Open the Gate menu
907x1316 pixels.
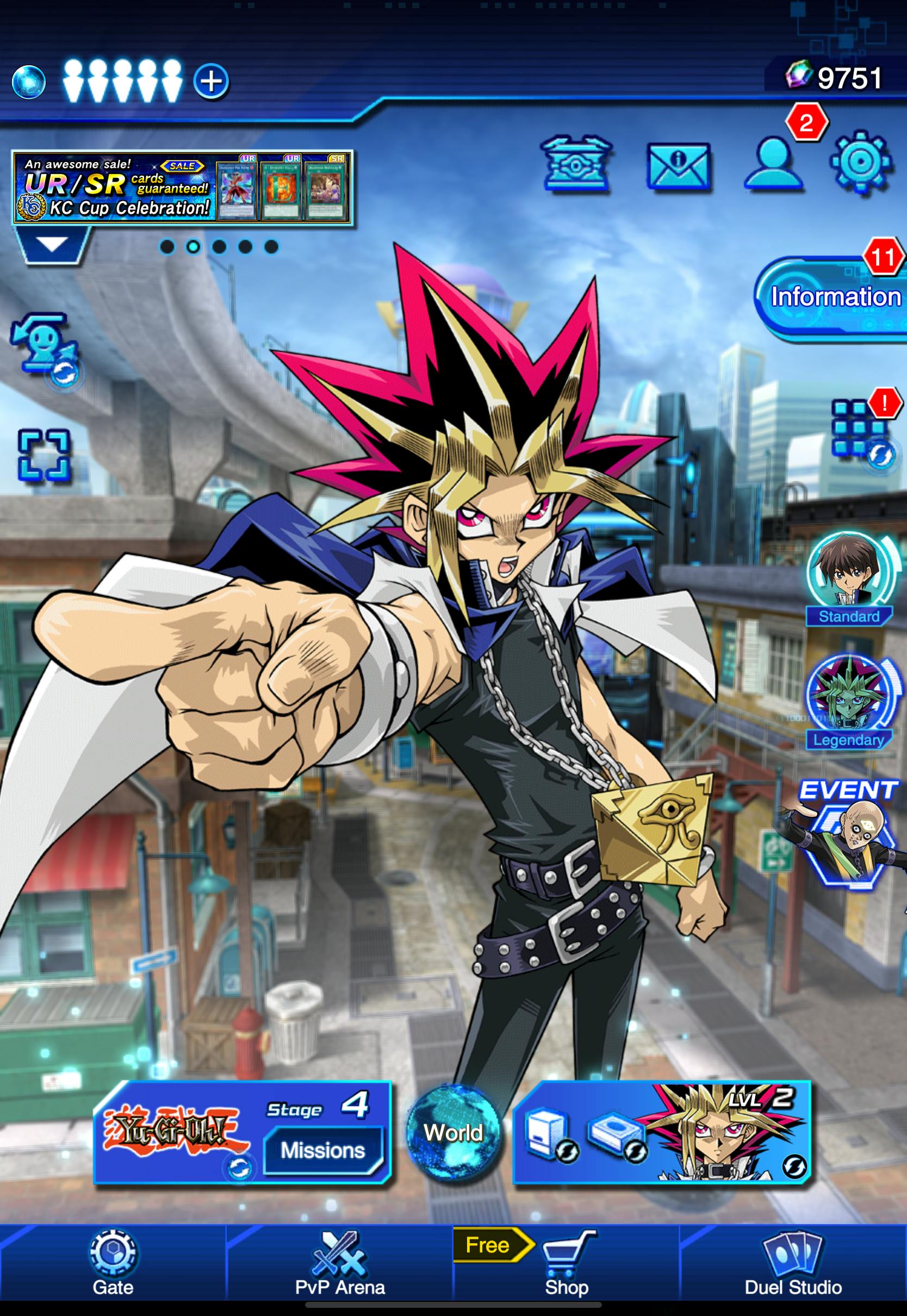coord(113,1264)
